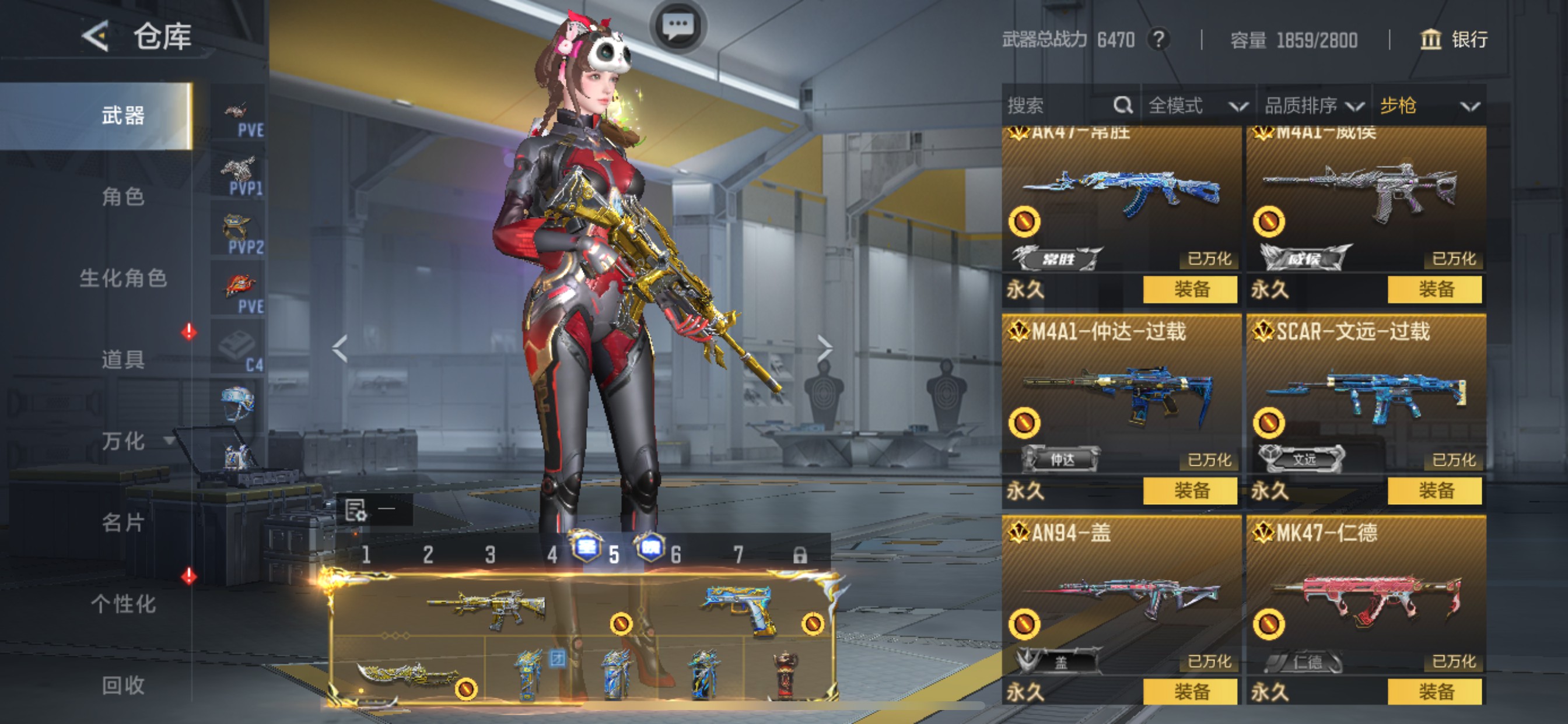Expand the 万化 menu entry
Image resolution: width=1568 pixels, height=724 pixels.
tap(124, 441)
